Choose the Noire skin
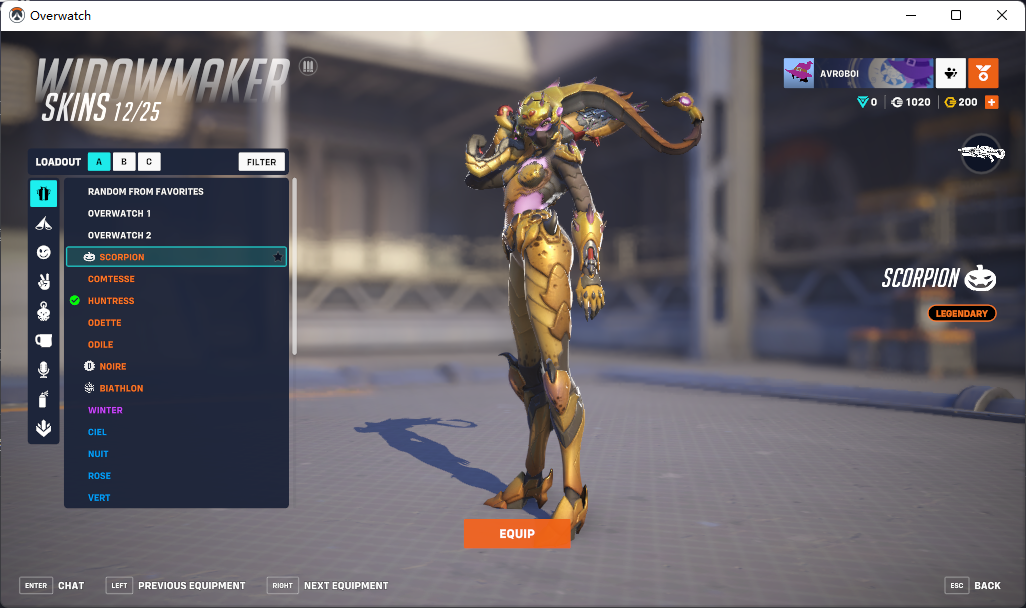Viewport: 1026px width, 608px height. click(x=113, y=367)
